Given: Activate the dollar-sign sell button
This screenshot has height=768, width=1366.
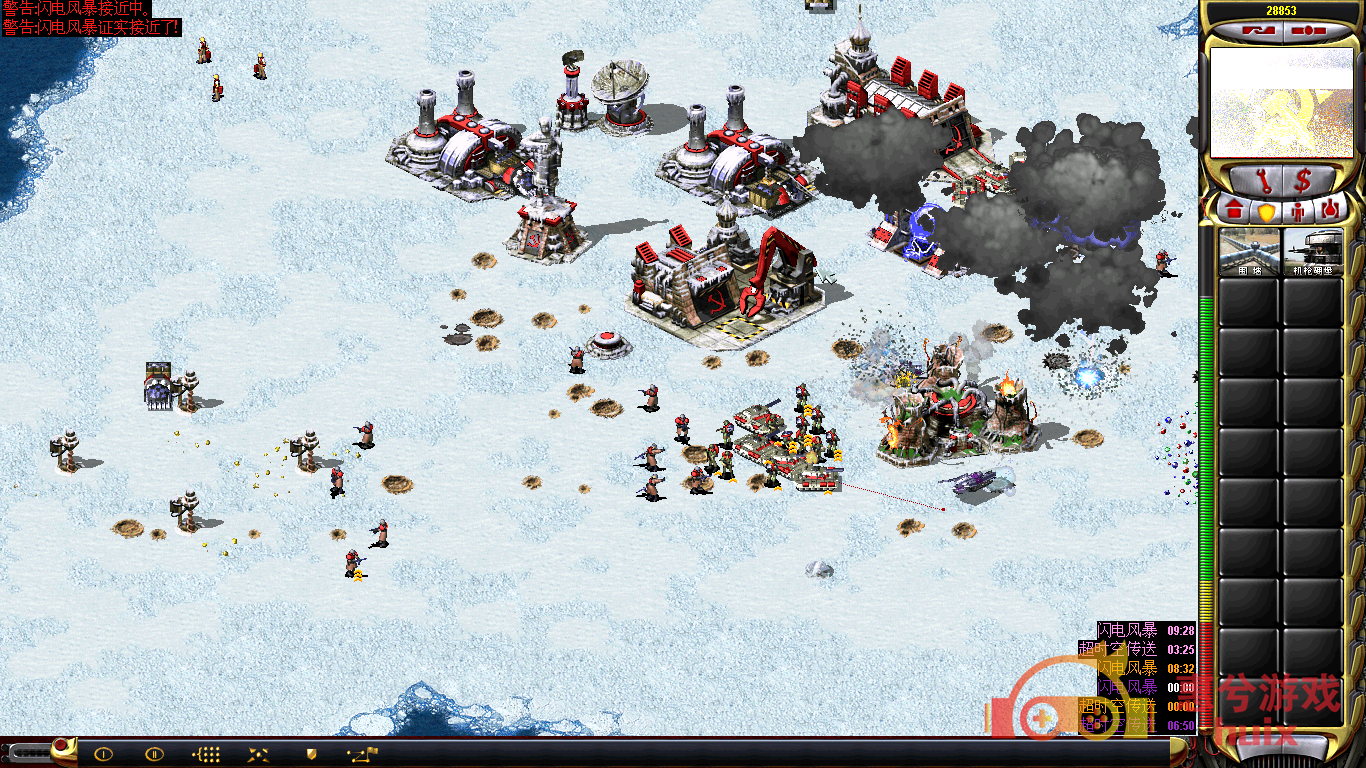Looking at the screenshot, I should click(1304, 182).
